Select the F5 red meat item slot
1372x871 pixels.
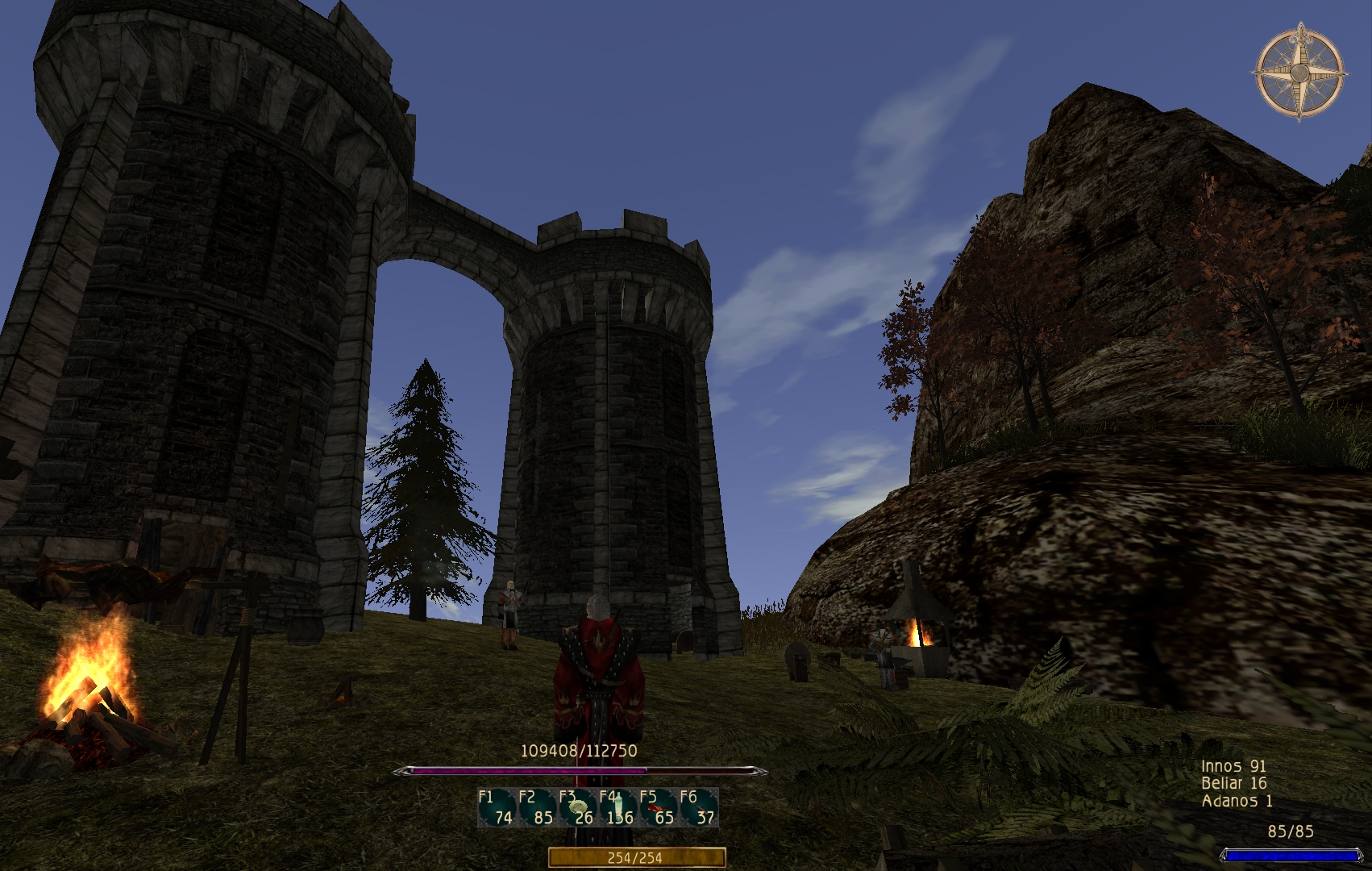pyautogui.click(x=658, y=807)
